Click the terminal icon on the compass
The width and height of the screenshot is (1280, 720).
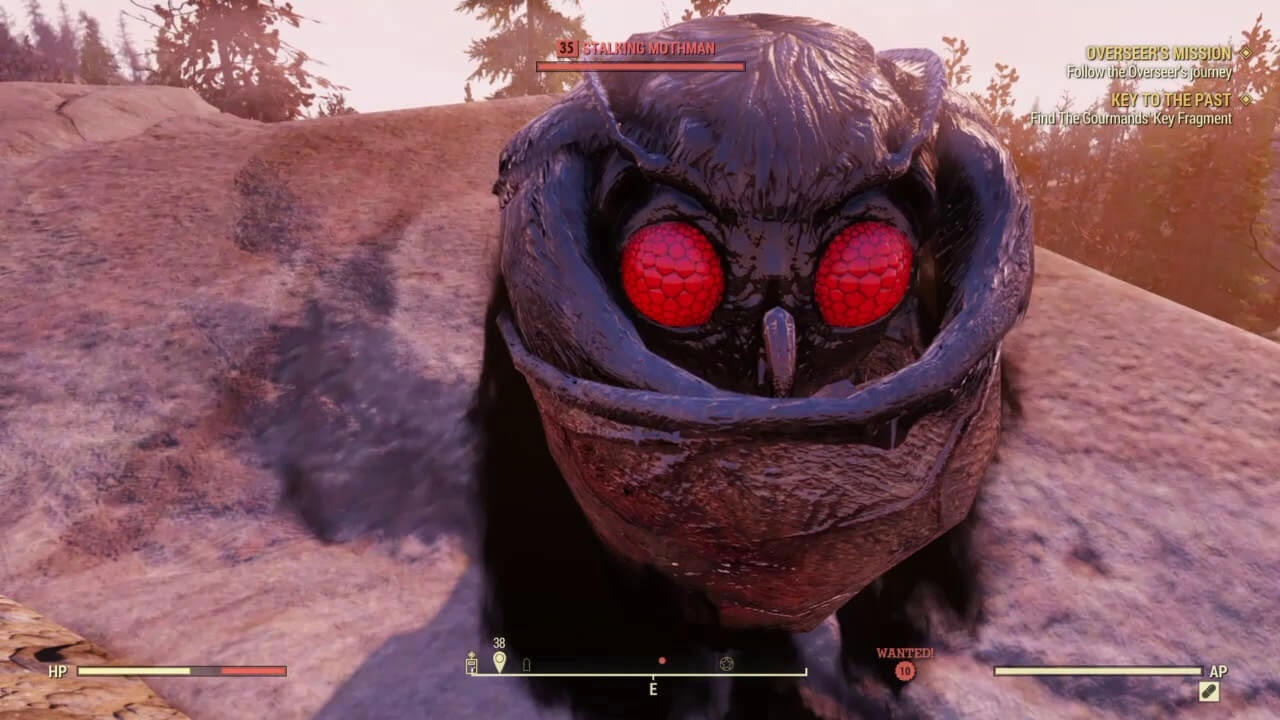472,664
